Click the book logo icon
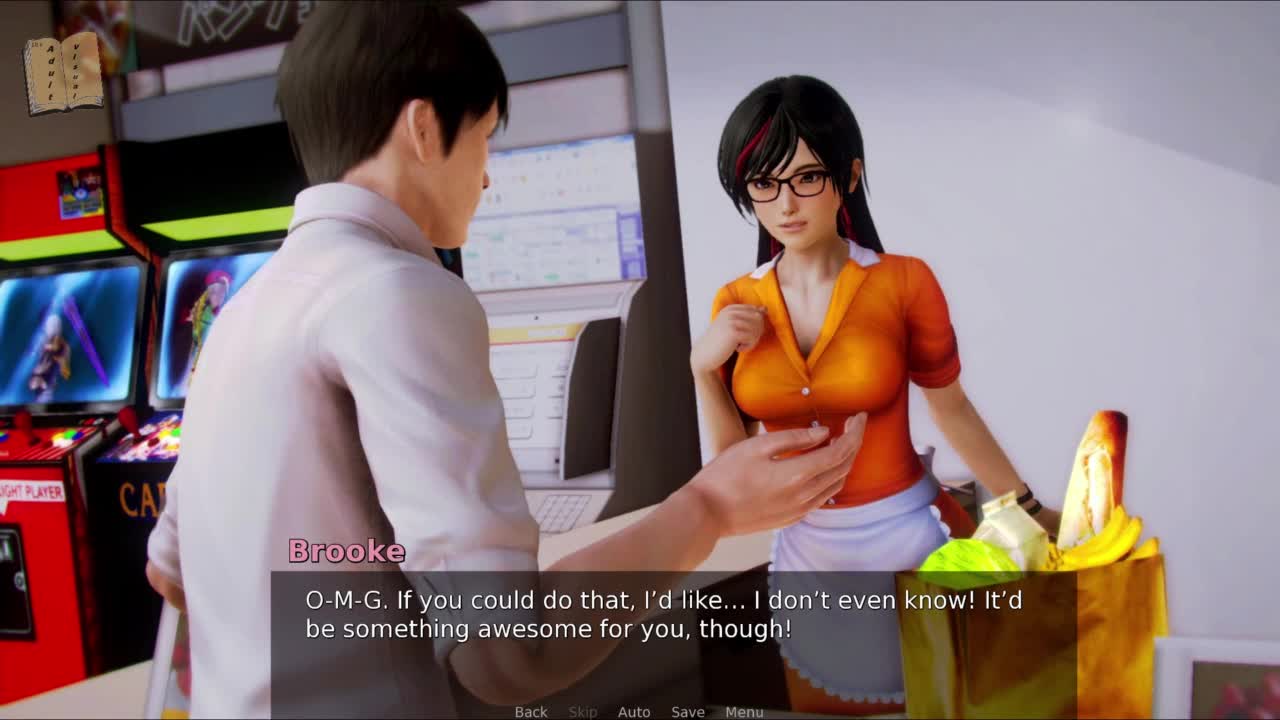The image size is (1280, 720). click(63, 73)
